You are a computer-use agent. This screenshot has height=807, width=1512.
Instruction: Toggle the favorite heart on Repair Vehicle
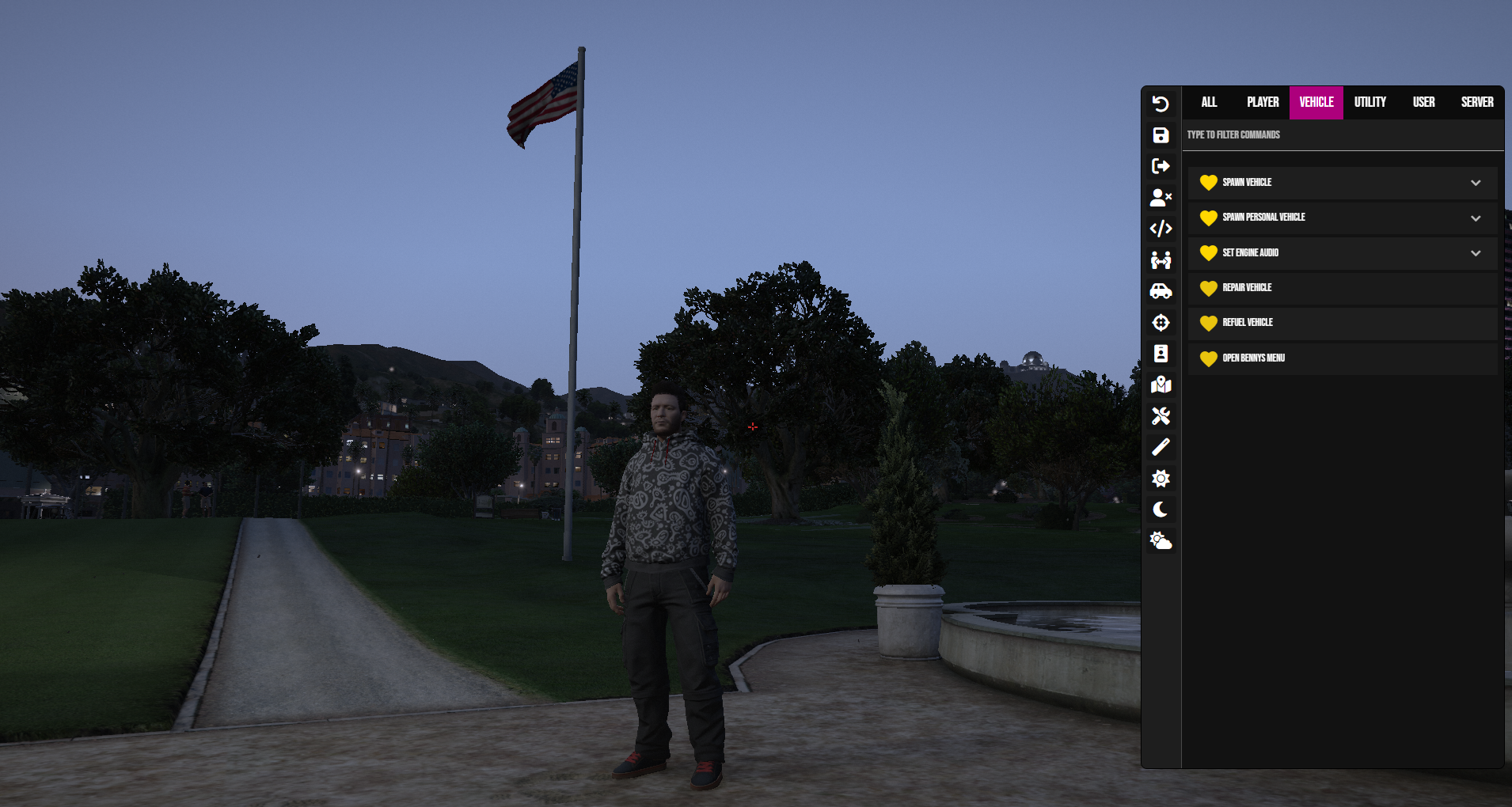(1209, 288)
